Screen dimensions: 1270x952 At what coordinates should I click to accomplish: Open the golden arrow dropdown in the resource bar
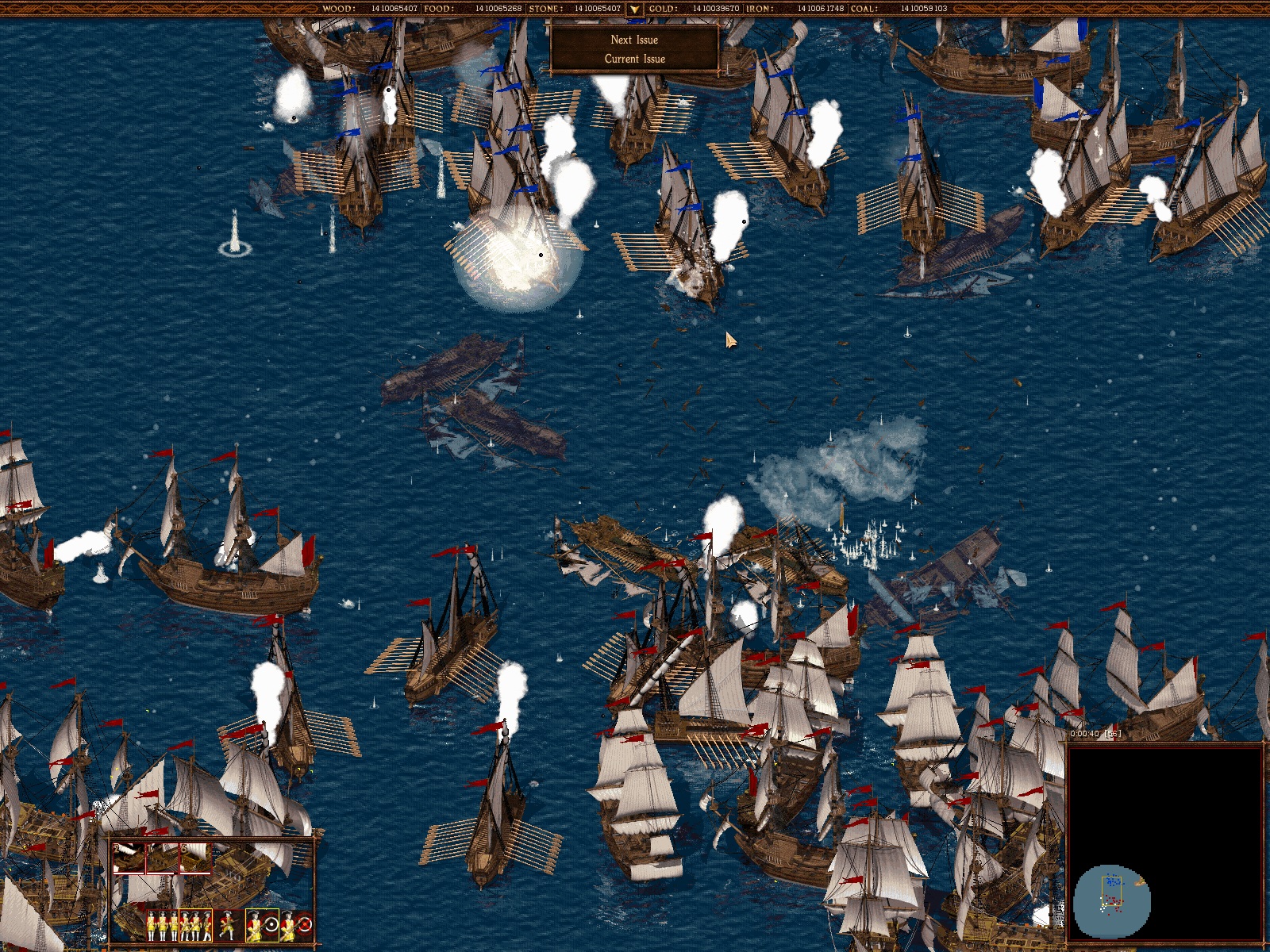tap(635, 10)
